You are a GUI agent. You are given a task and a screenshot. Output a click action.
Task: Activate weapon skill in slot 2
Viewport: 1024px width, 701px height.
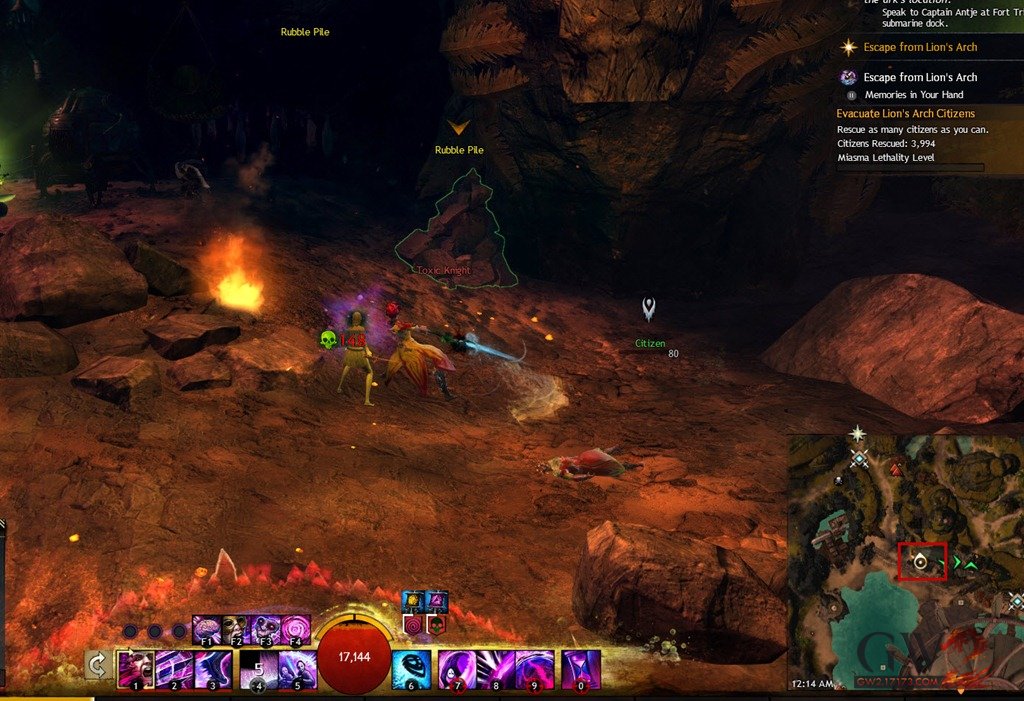[x=174, y=668]
